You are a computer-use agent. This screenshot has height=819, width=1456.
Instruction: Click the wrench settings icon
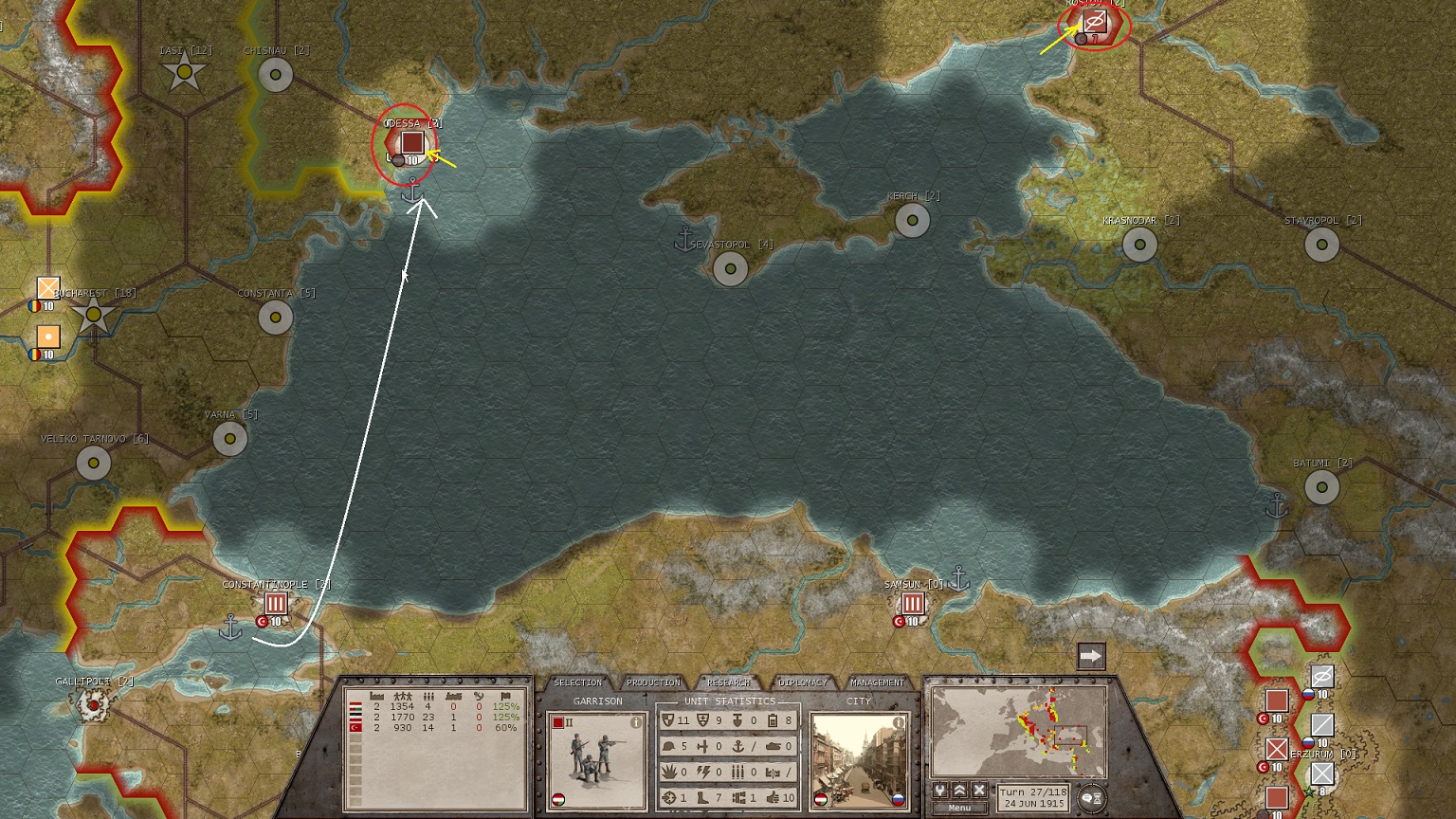tap(940, 791)
